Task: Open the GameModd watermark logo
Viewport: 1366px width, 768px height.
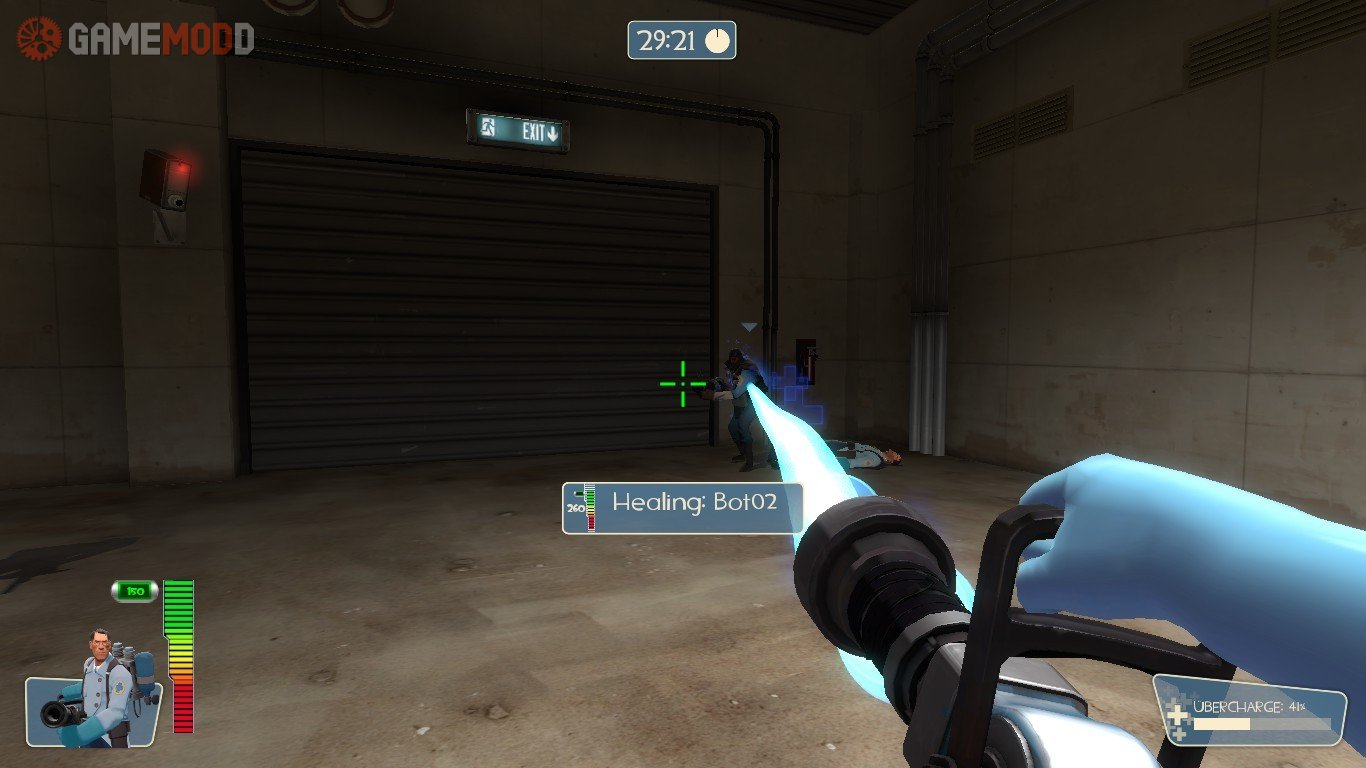Action: [x=135, y=39]
